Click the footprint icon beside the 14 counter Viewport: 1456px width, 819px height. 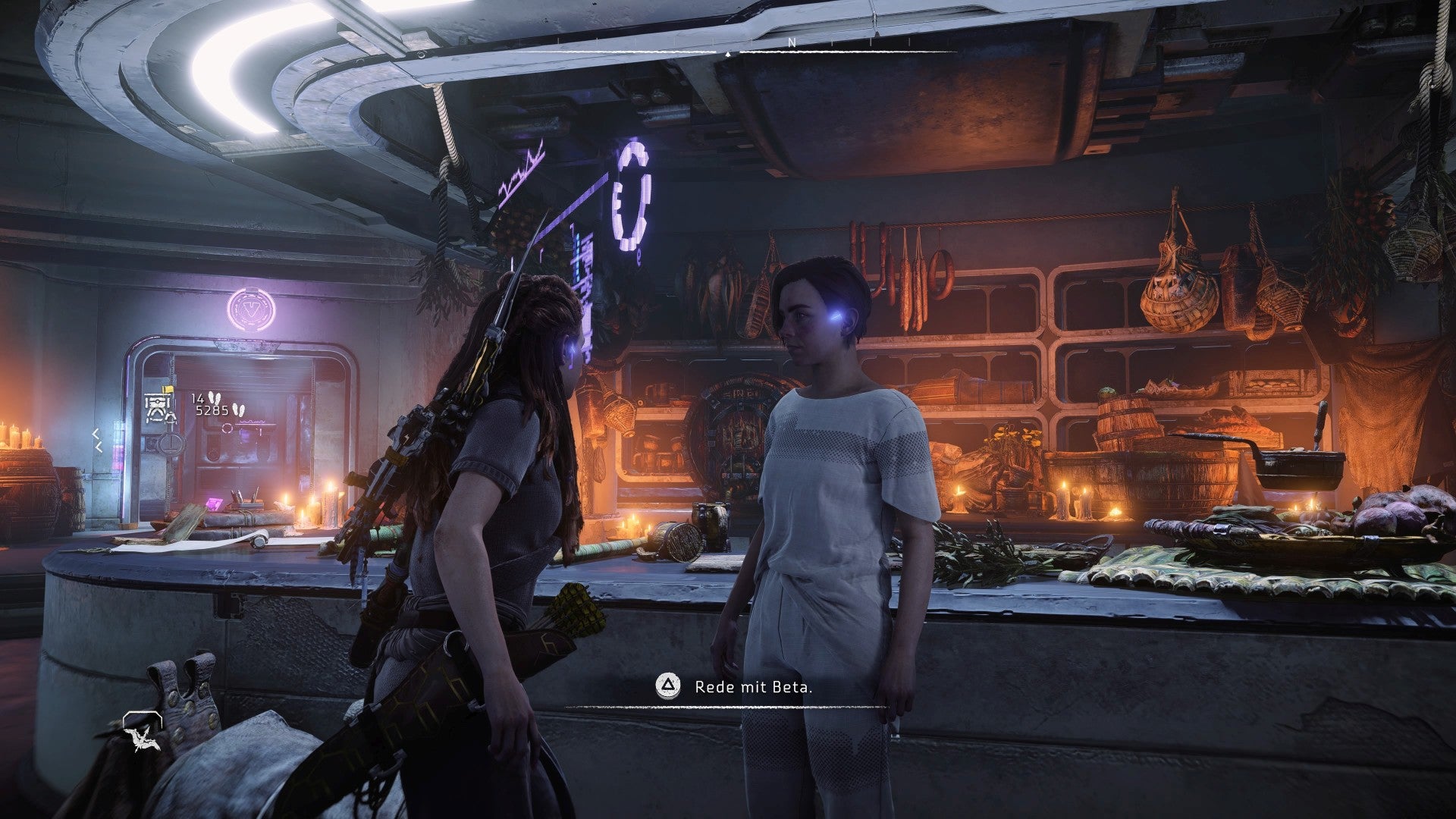click(215, 397)
